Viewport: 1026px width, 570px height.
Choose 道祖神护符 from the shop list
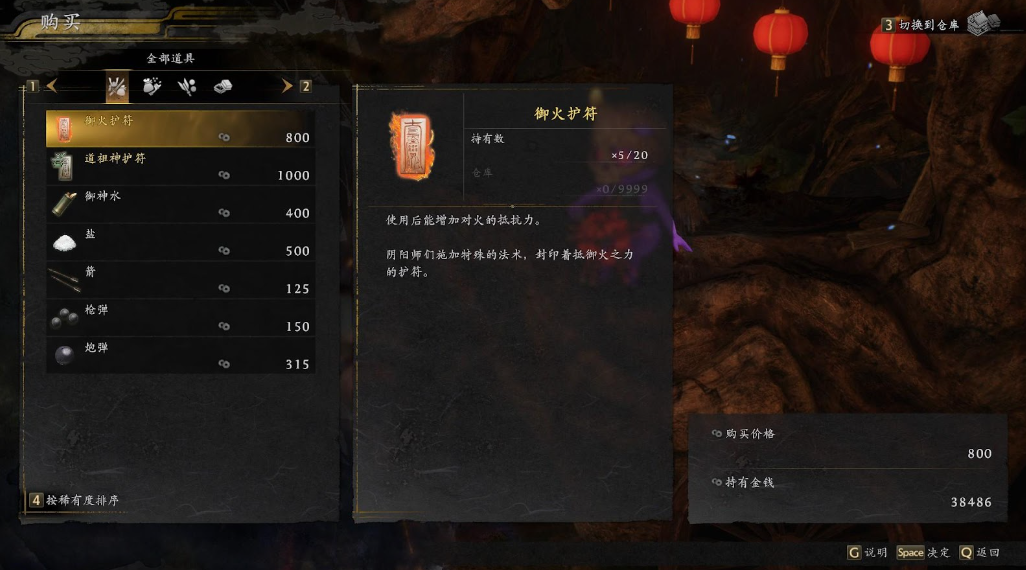180,167
